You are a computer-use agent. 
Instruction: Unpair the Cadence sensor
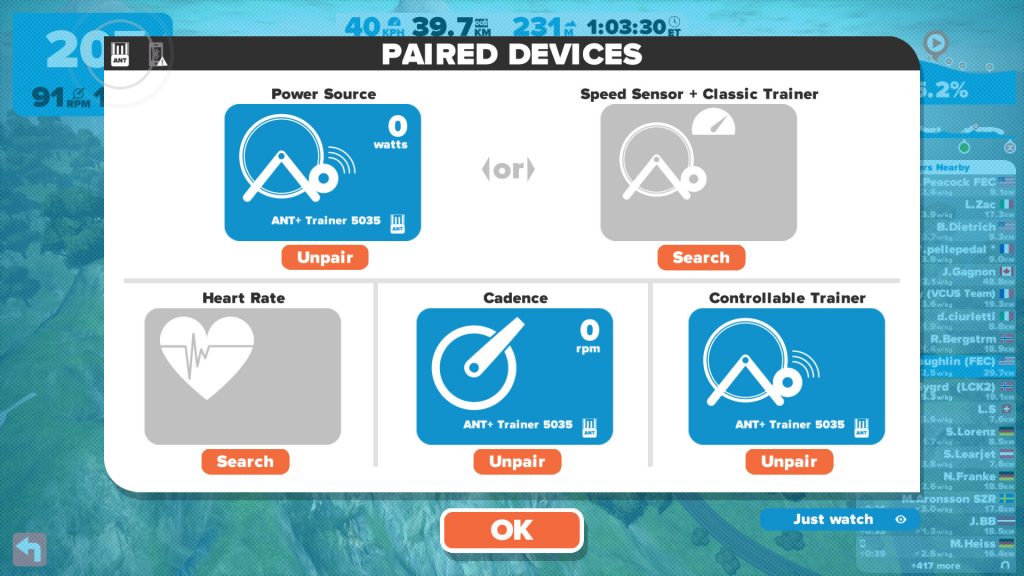click(x=517, y=461)
